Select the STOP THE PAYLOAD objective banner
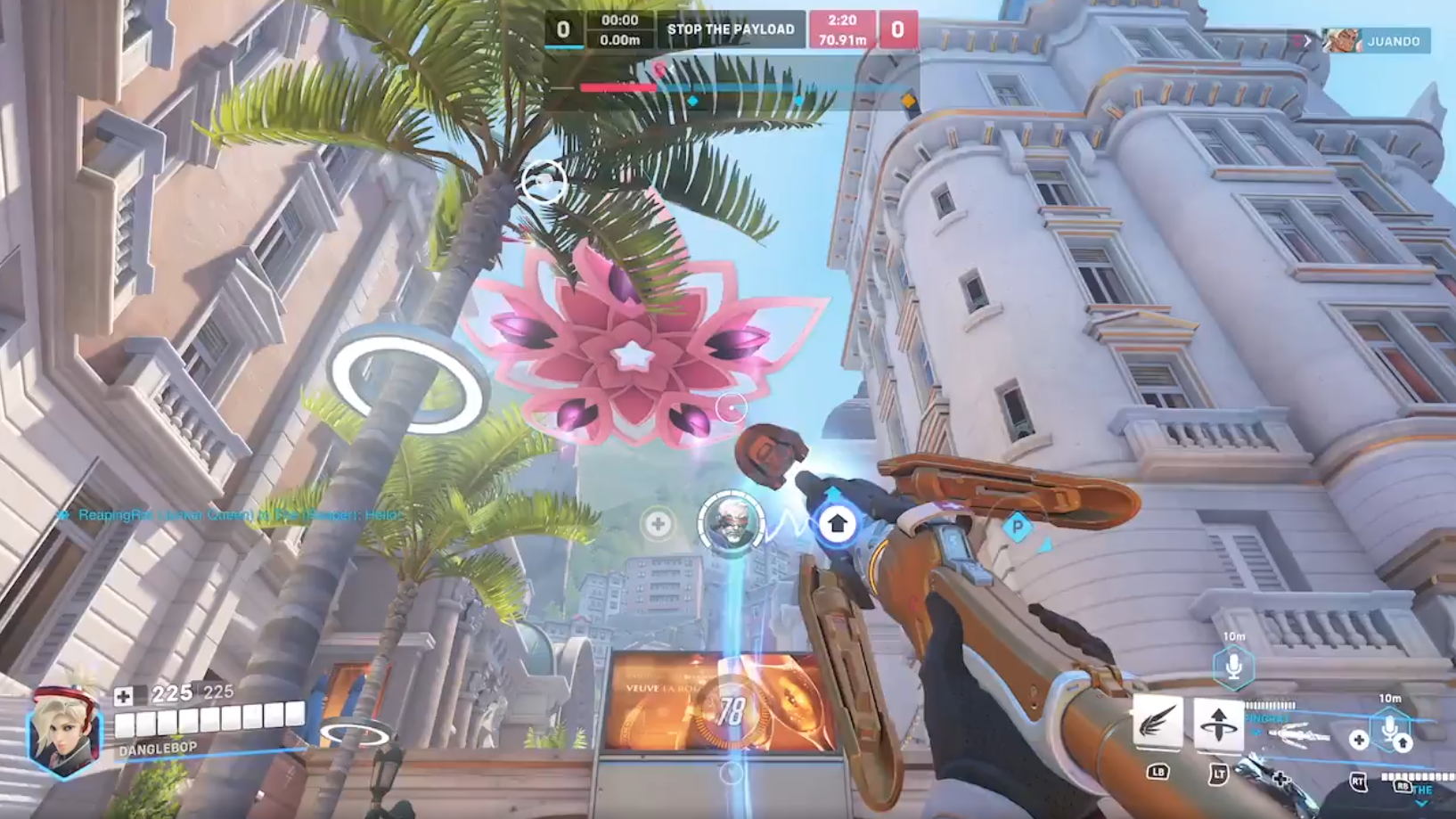This screenshot has width=1456, height=819. tap(730, 29)
